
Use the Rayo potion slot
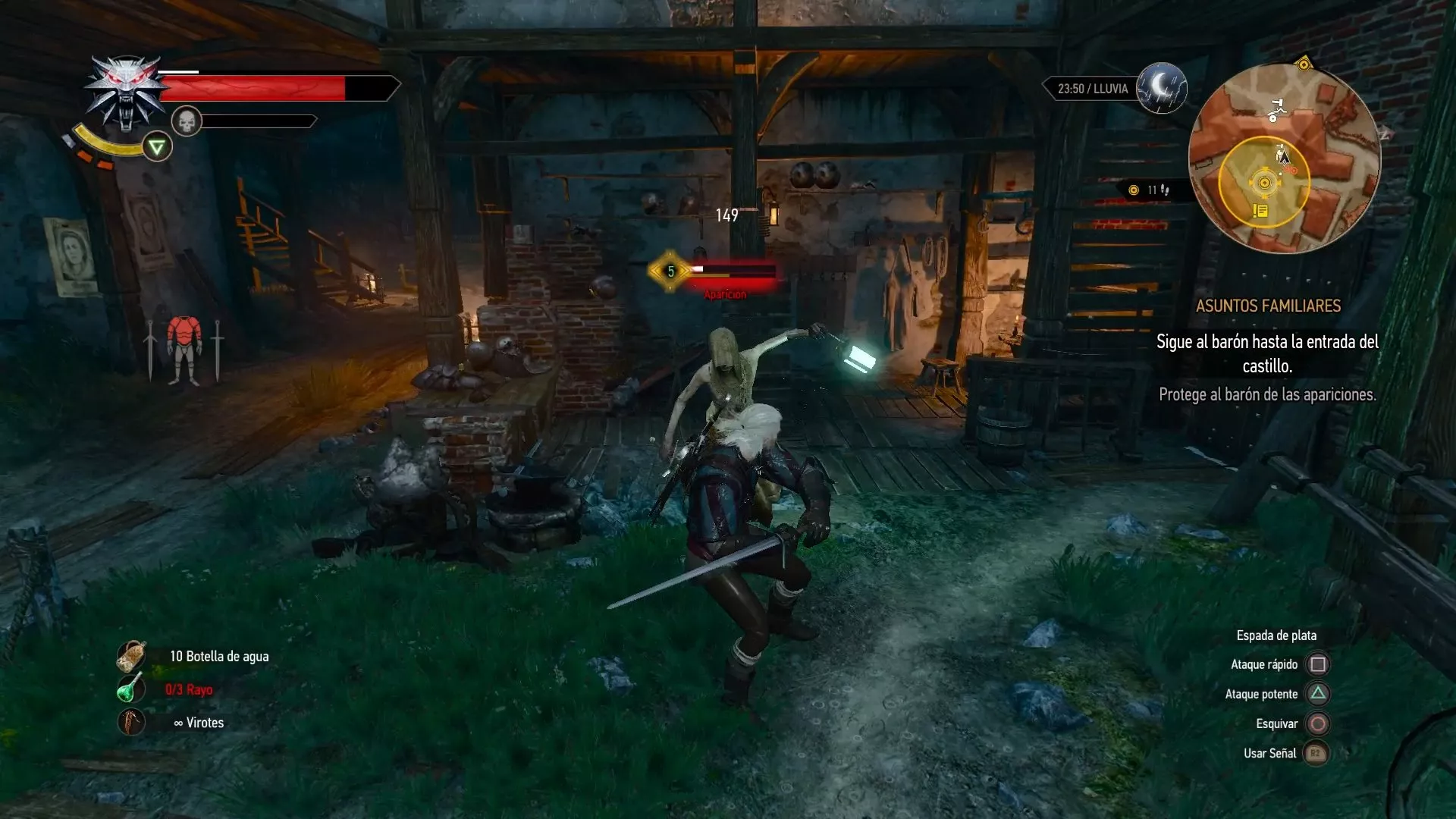point(132,689)
